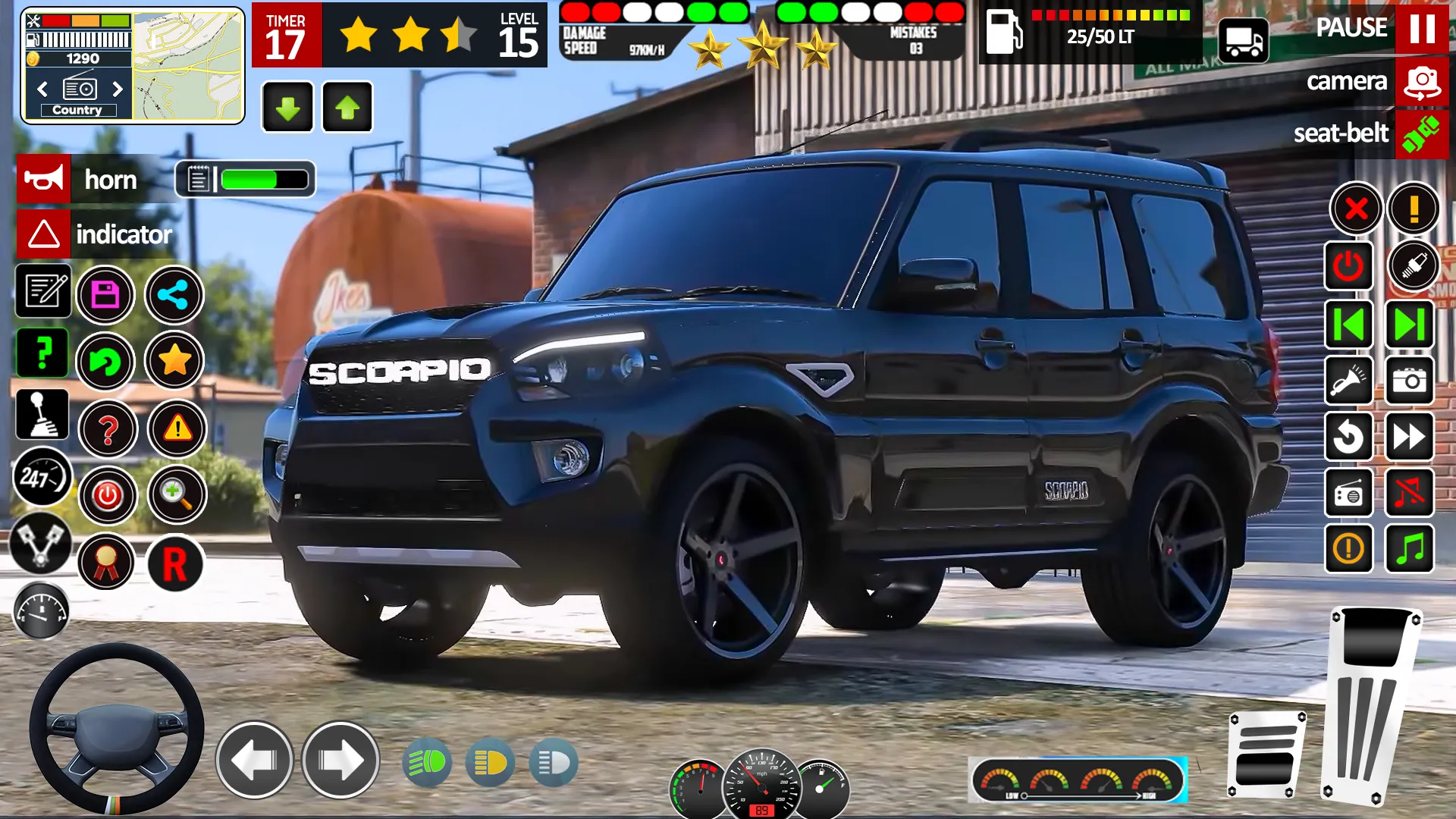Honk the horn button
This screenshot has width=1456, height=819.
coord(44,180)
